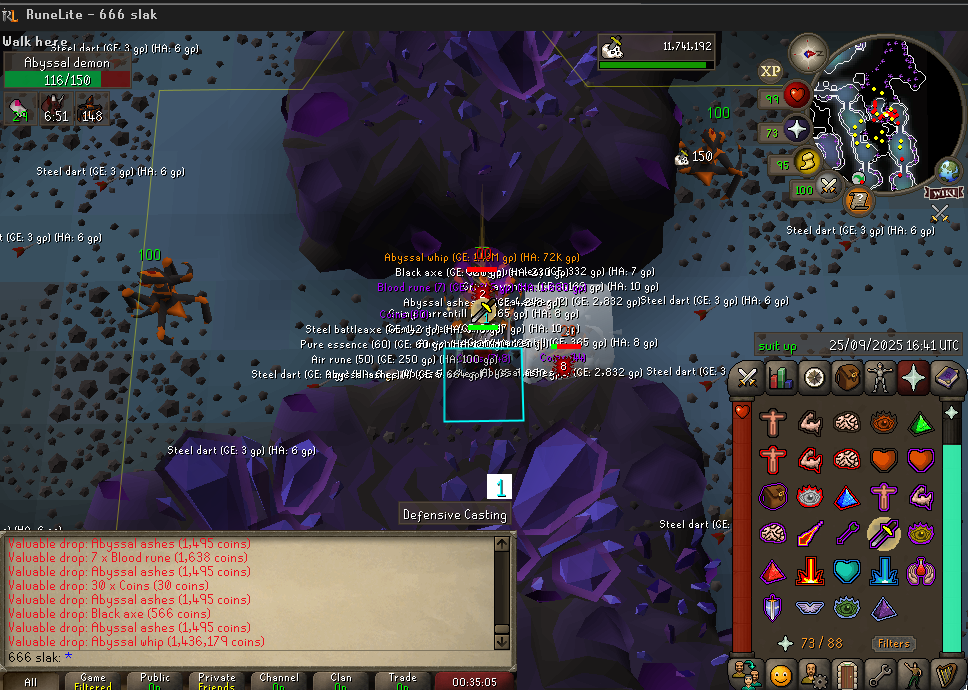The image size is (968, 690).
Task: Open the world map globe
Action: tap(946, 169)
